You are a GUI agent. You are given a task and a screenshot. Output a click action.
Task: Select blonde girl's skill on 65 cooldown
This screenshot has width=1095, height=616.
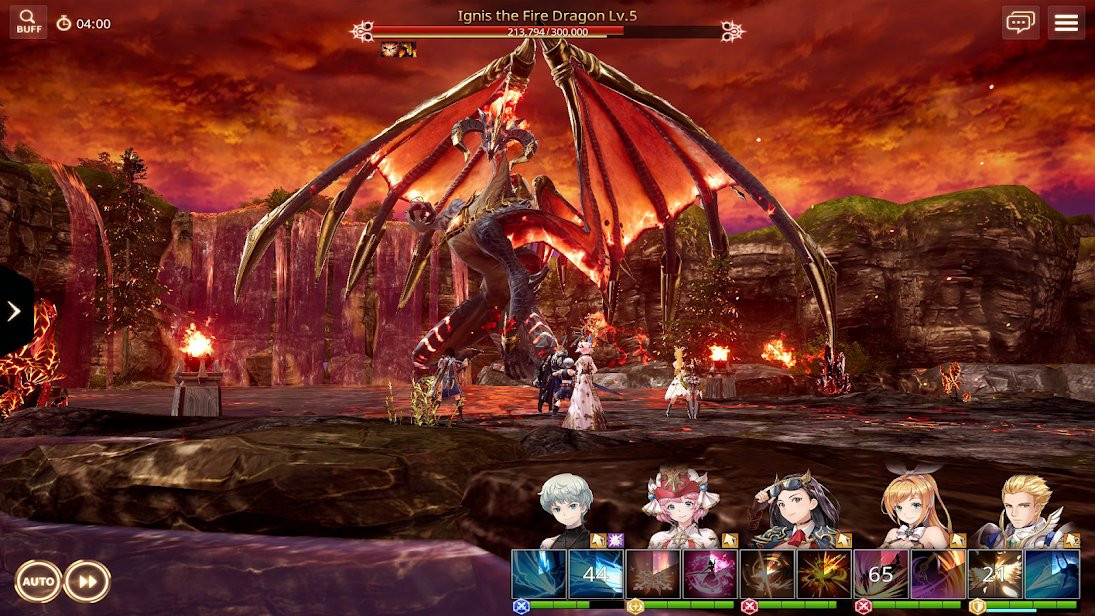click(881, 574)
